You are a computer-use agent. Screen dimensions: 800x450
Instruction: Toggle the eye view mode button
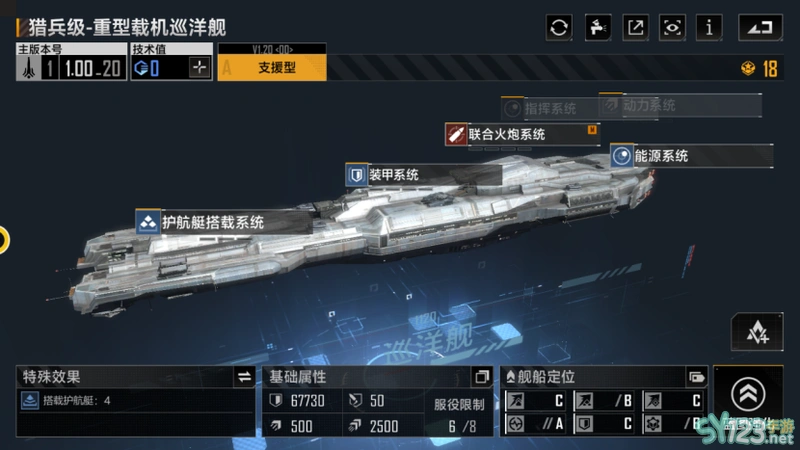(x=673, y=27)
